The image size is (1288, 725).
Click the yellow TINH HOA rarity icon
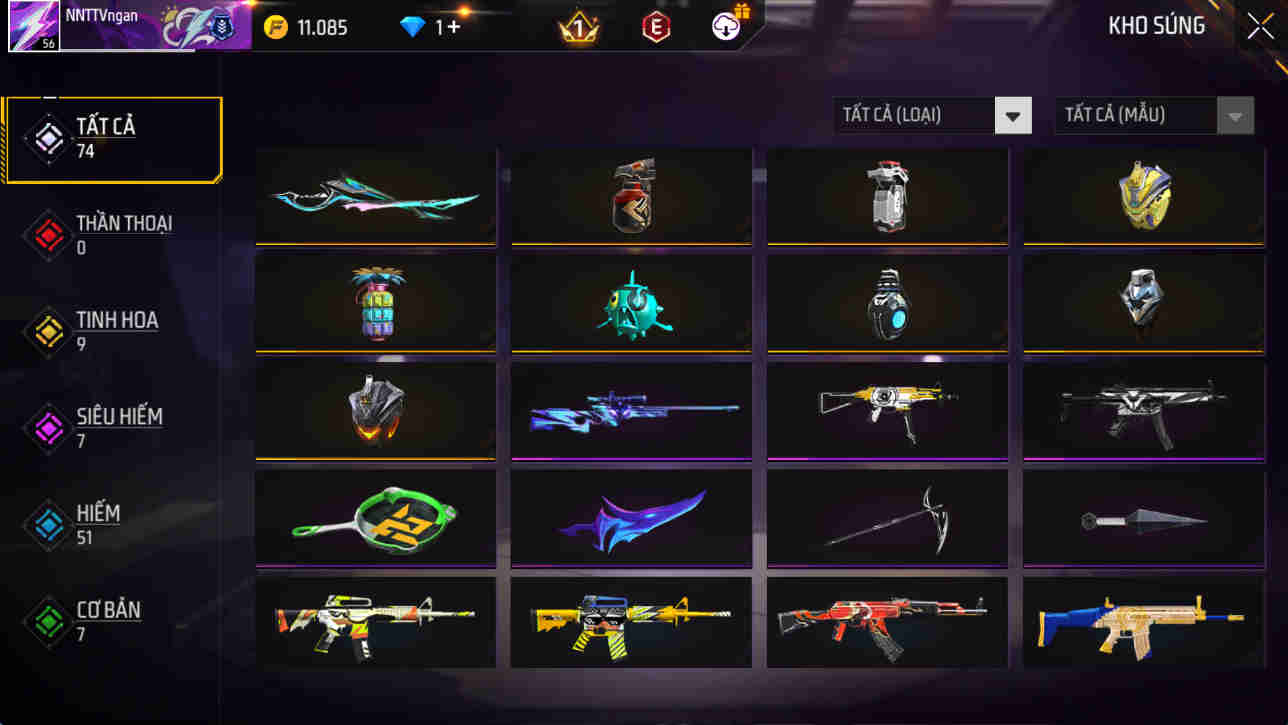click(47, 332)
